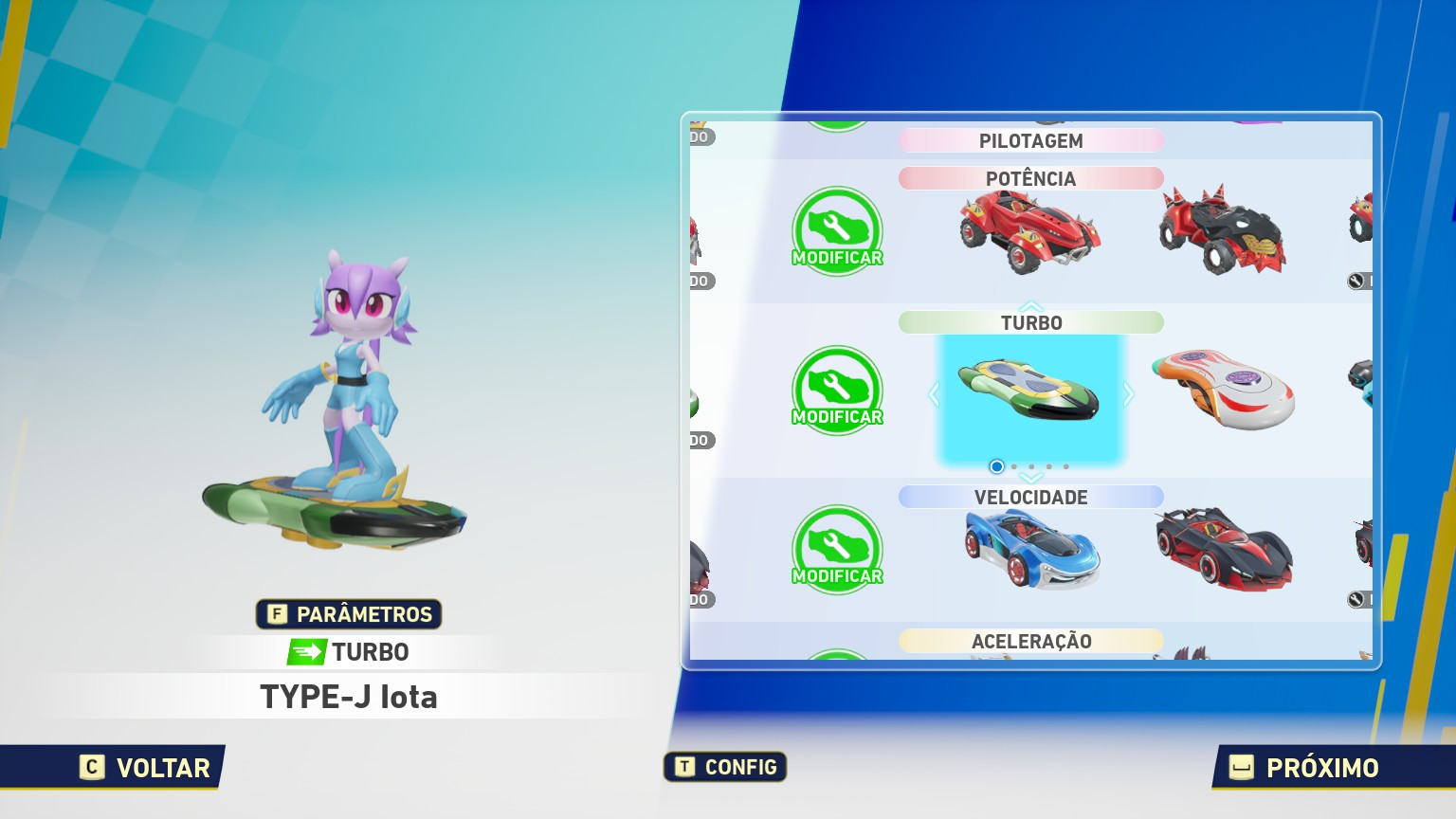The height and width of the screenshot is (819, 1456).
Task: Select the last pagination dot under the Turbo row
Action: 1065,466
